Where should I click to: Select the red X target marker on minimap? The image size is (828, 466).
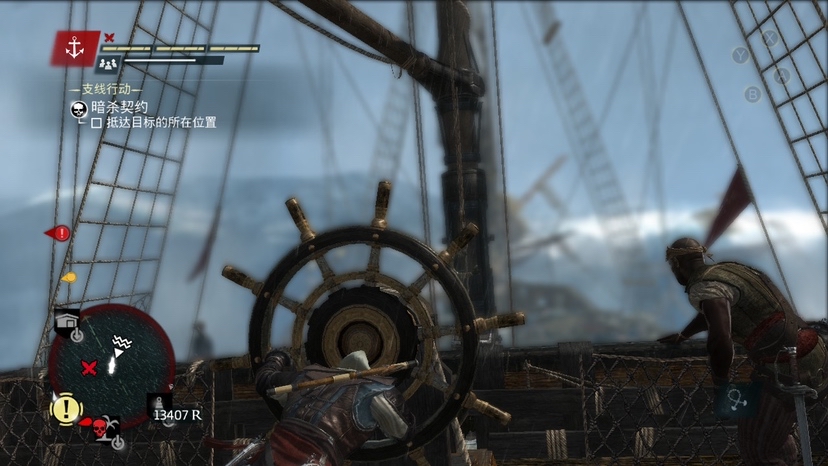tap(88, 368)
